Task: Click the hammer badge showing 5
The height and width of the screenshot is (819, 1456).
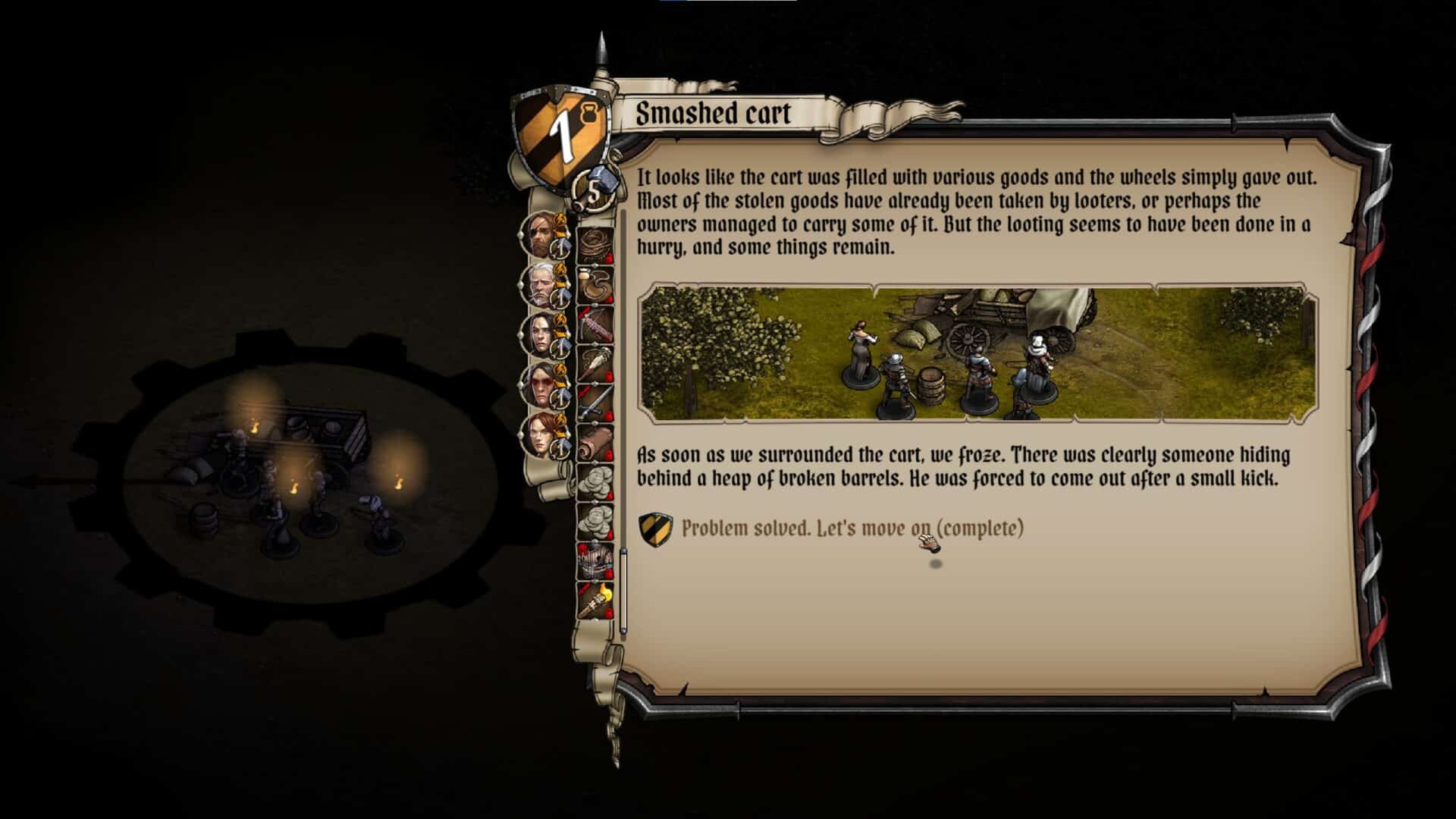Action: (x=592, y=192)
